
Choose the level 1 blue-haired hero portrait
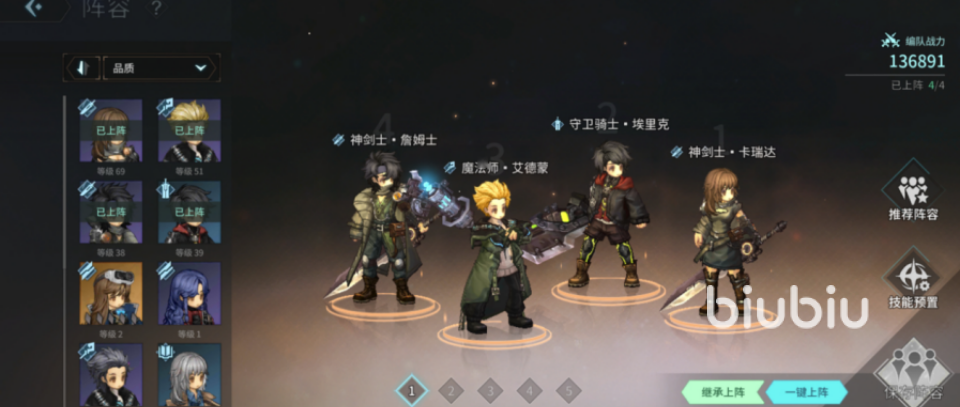189,294
